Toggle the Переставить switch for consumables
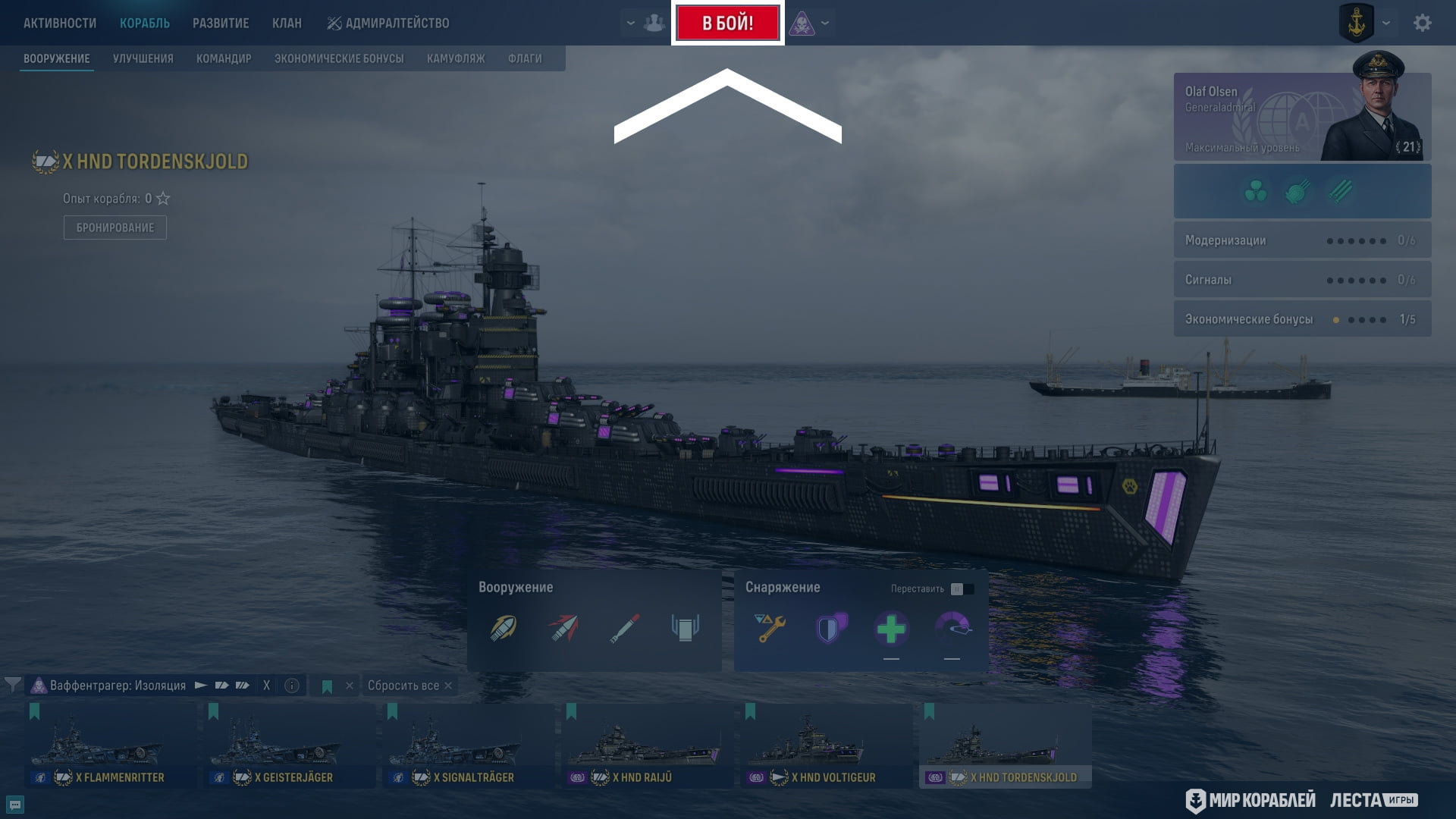The height and width of the screenshot is (819, 1456). [x=962, y=589]
